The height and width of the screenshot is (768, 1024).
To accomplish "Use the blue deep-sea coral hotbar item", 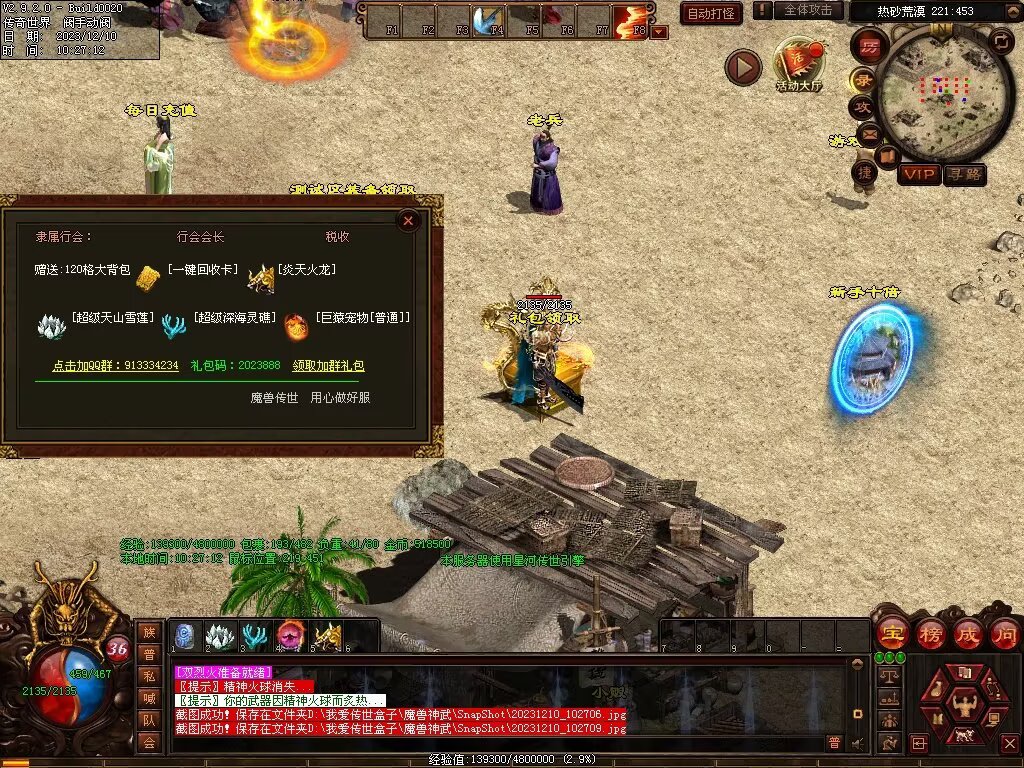I will coord(255,635).
